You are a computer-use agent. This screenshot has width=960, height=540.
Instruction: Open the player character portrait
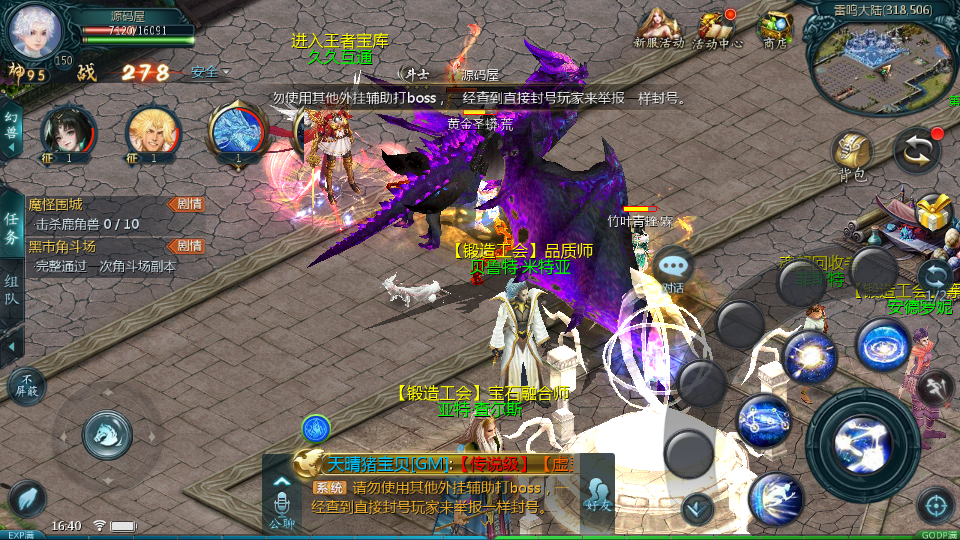pos(36,30)
